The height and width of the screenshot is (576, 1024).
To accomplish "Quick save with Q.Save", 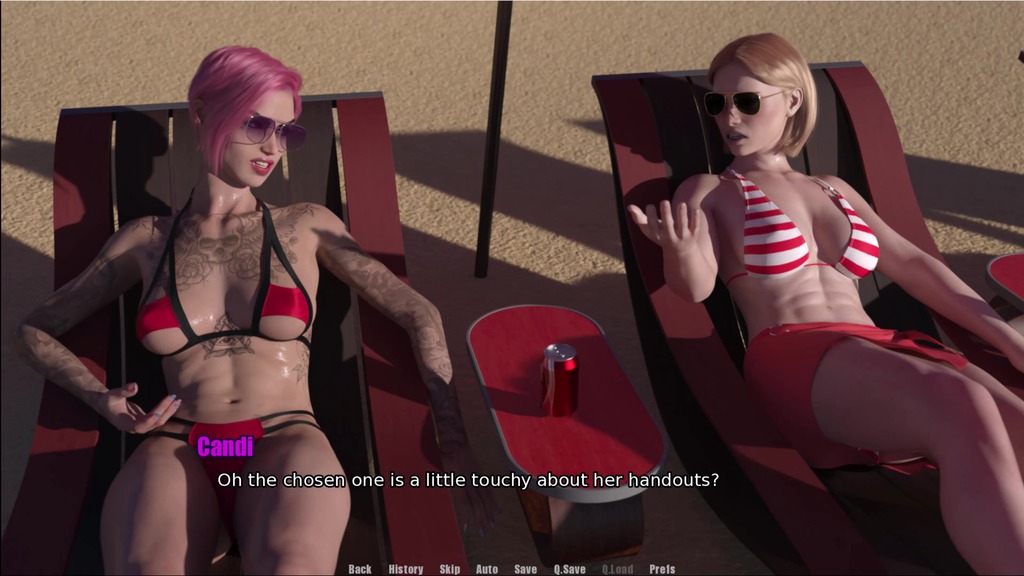I will (x=570, y=569).
